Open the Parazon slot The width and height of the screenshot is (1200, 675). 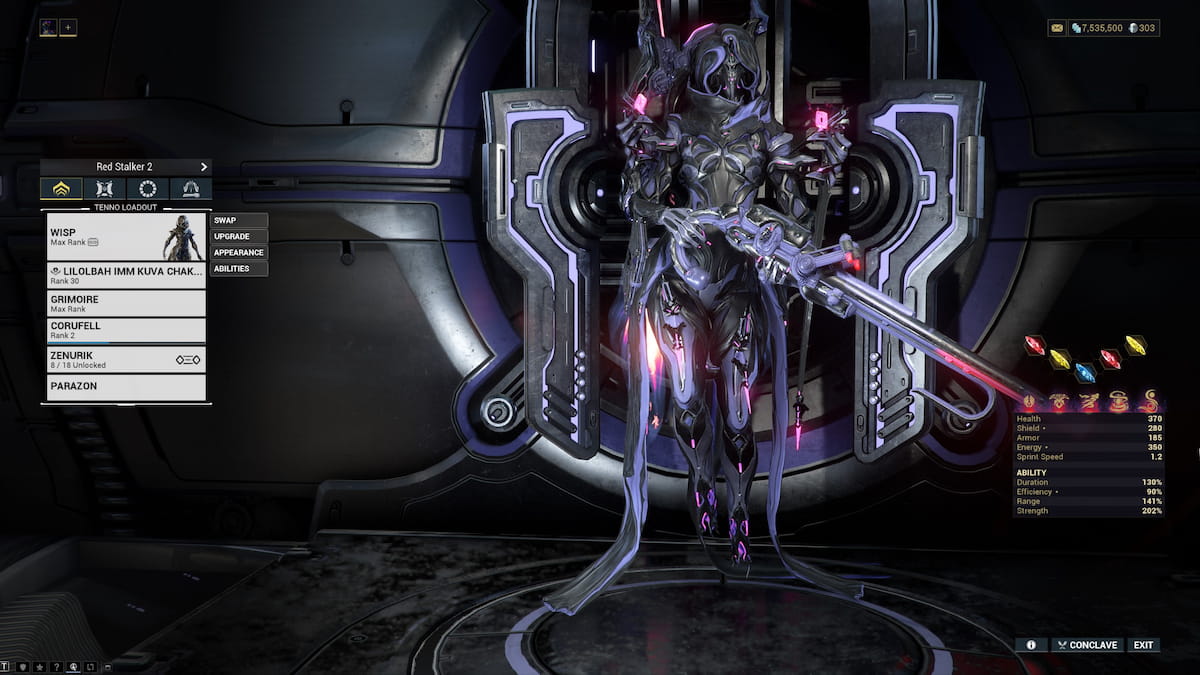(126, 386)
